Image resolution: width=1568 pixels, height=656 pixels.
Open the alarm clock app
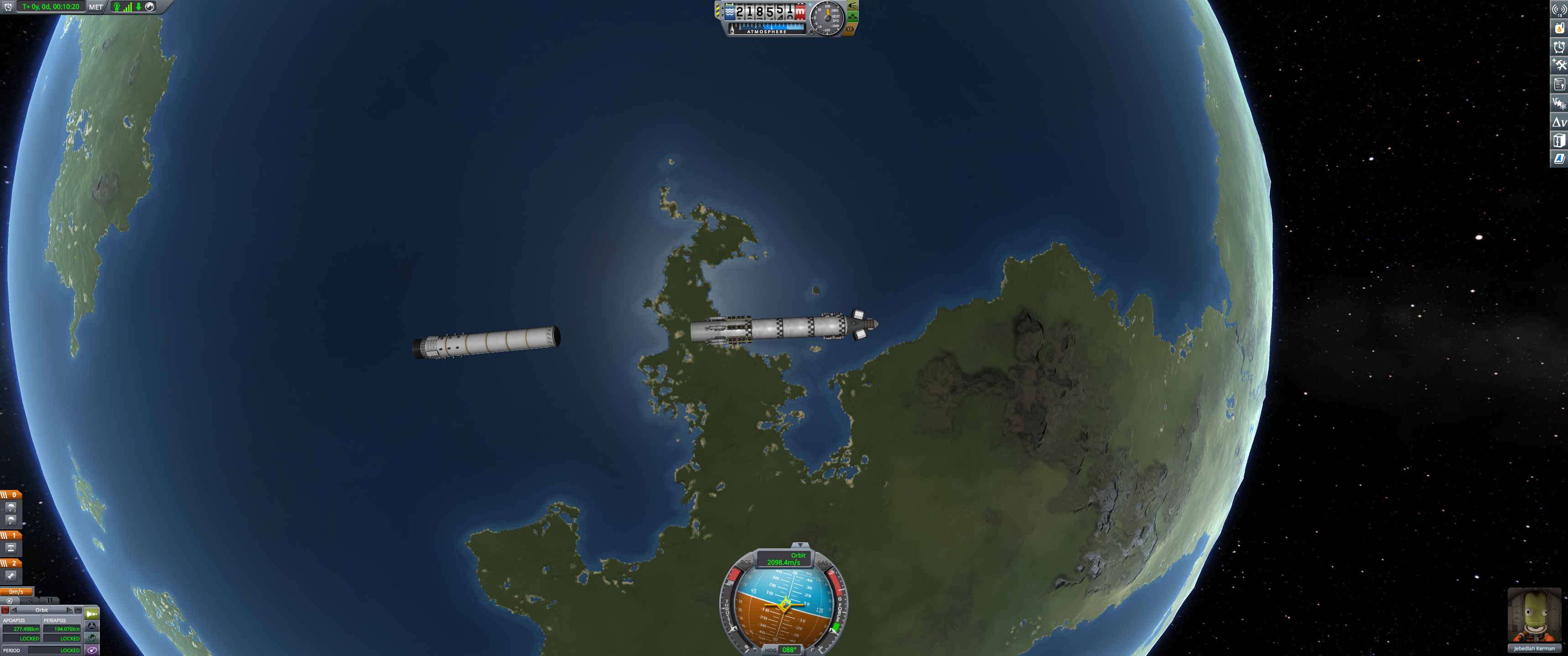[x=1559, y=47]
